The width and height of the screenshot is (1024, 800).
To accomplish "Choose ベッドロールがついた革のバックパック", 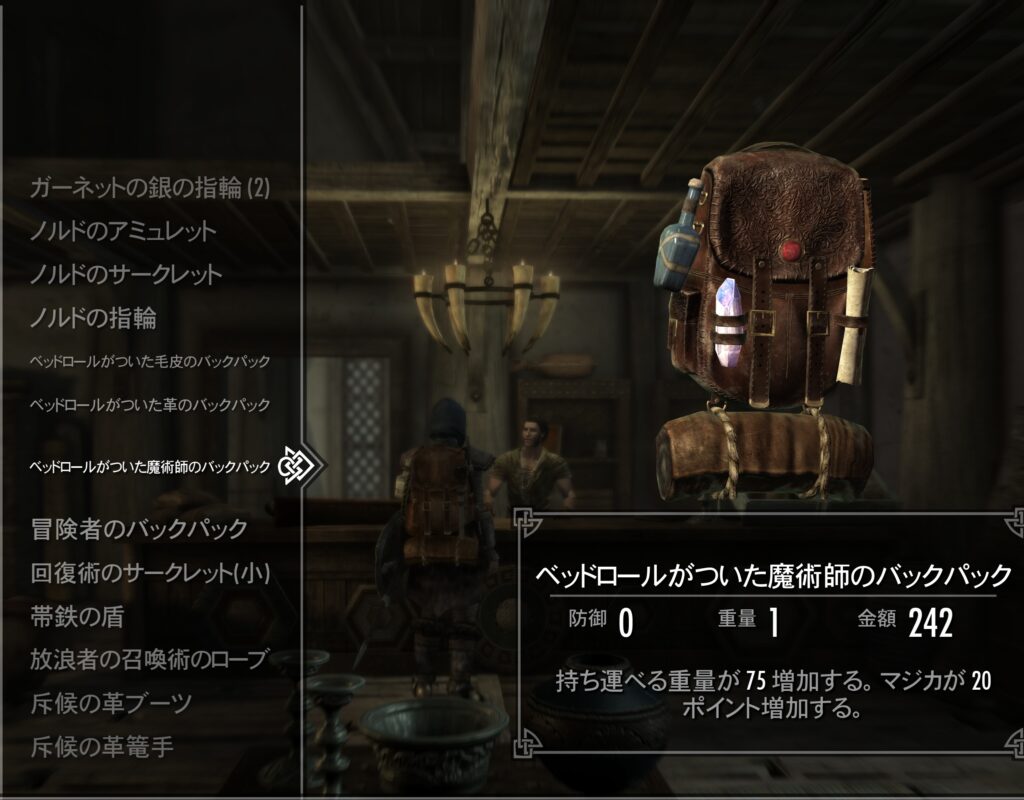I will [151, 405].
